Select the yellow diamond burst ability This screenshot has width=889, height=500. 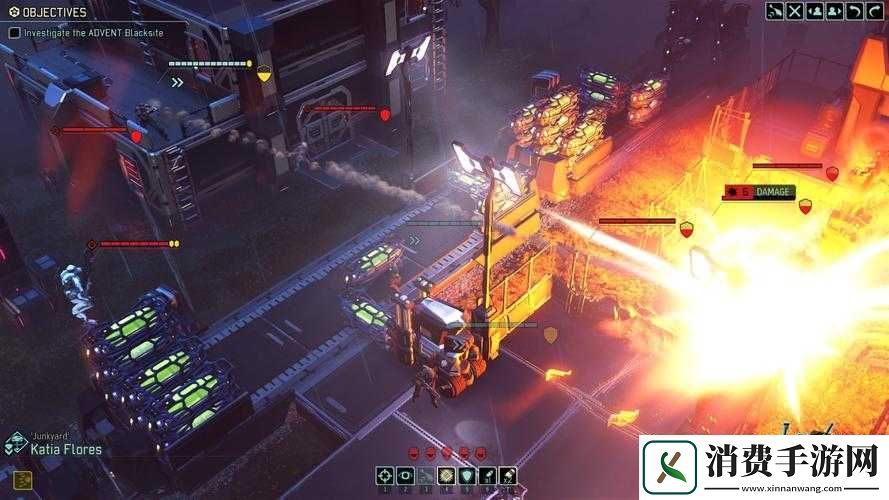tap(446, 476)
